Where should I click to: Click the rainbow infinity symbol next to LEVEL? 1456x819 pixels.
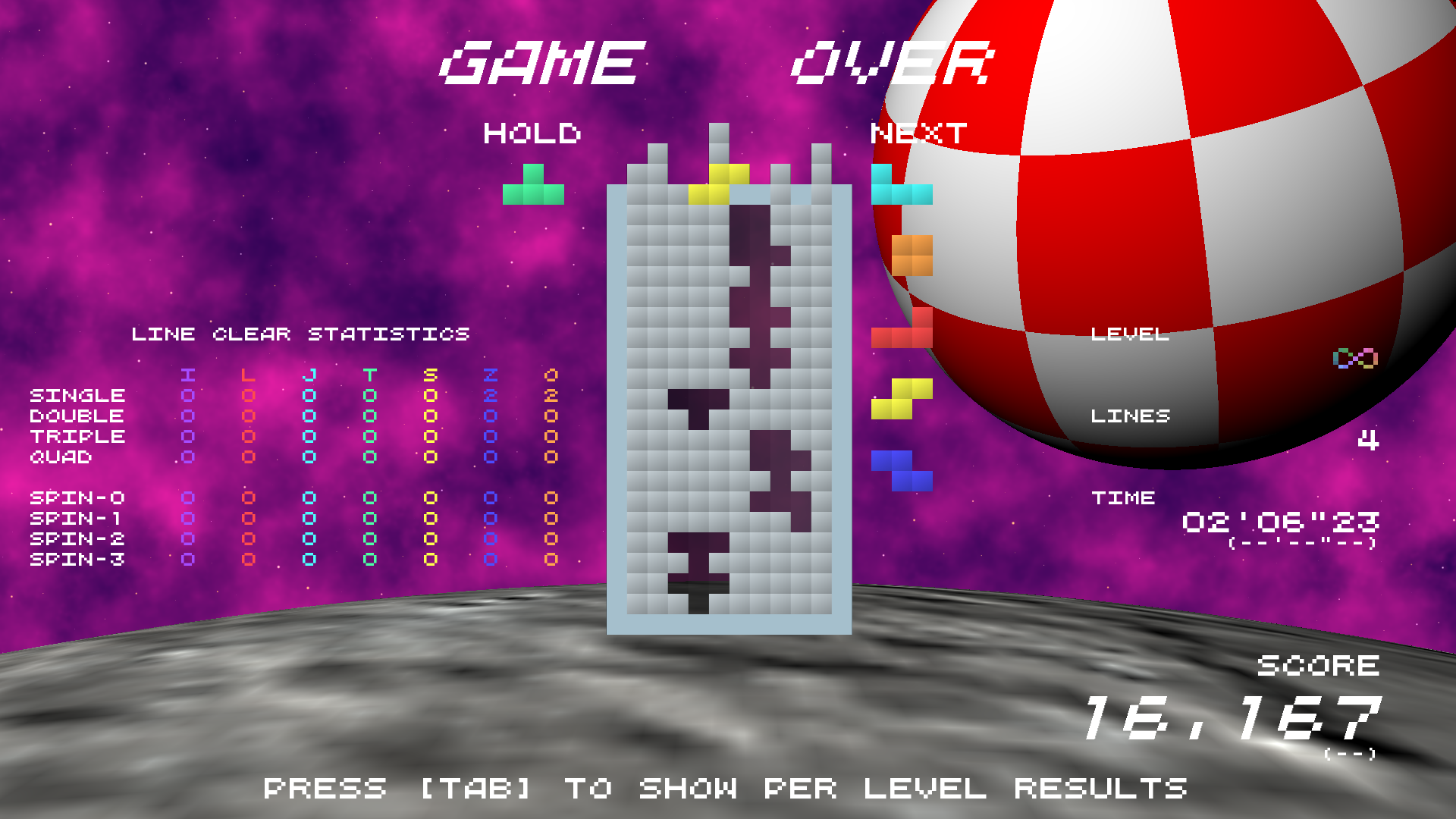click(x=1354, y=356)
